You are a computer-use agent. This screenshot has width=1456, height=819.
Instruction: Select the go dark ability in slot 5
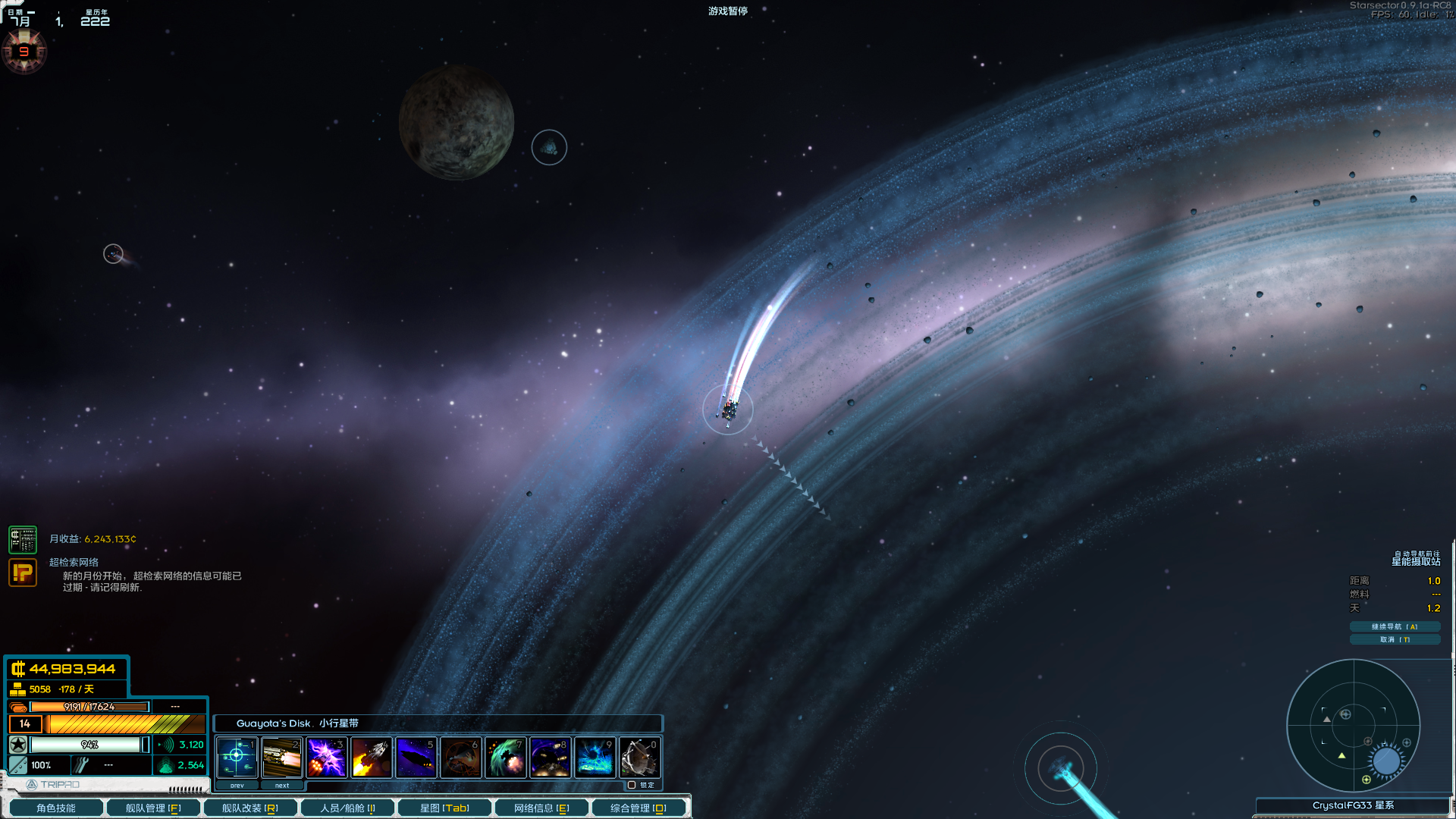pyautogui.click(x=416, y=757)
